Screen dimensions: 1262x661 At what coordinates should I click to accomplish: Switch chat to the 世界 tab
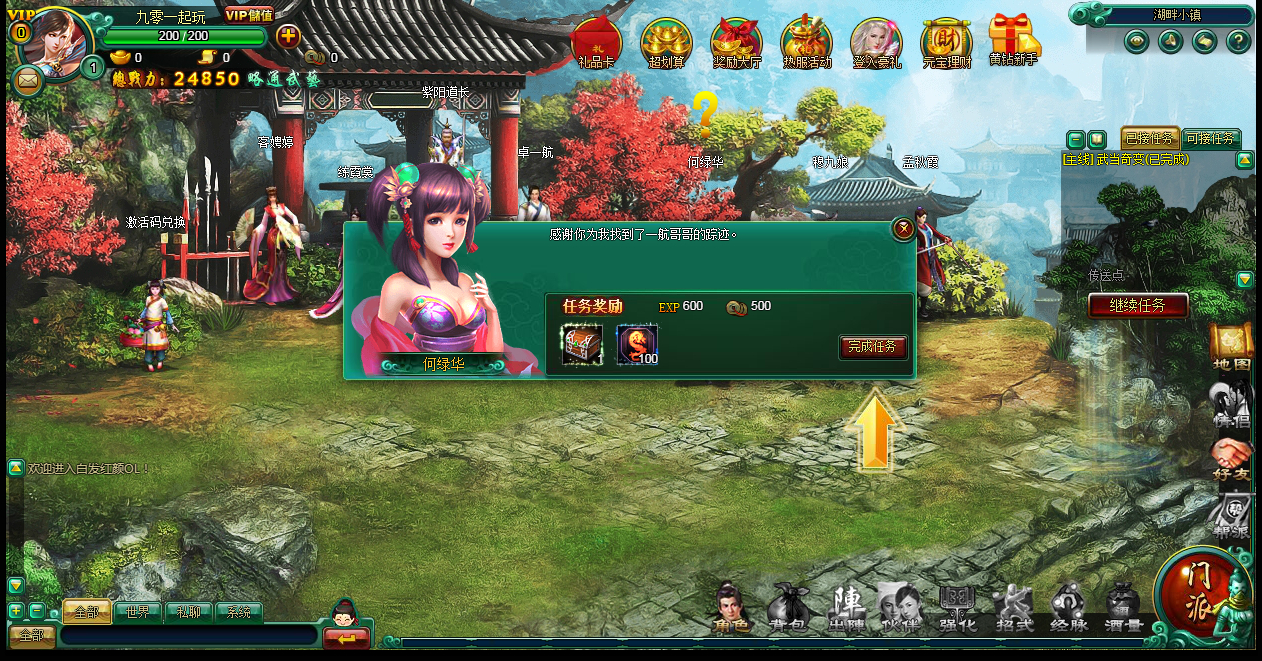(137, 612)
